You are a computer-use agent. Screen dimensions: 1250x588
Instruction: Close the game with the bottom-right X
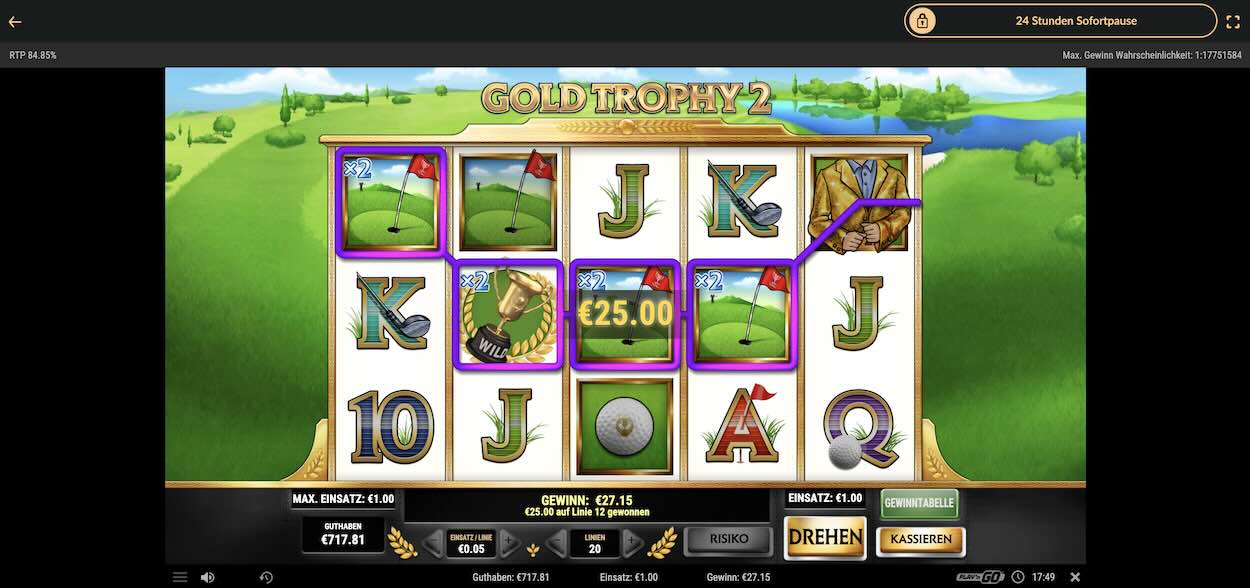coord(1075,577)
